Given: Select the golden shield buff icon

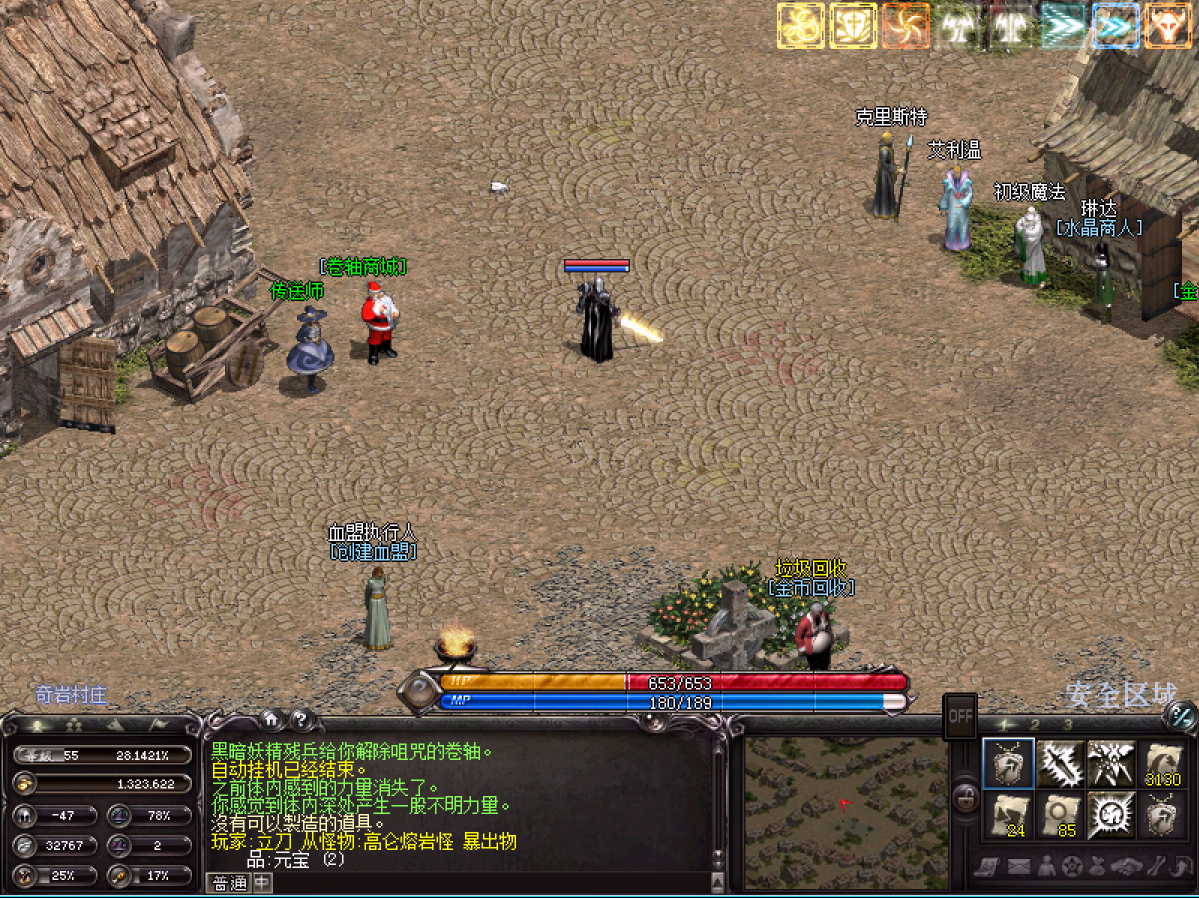Looking at the screenshot, I should [x=853, y=26].
